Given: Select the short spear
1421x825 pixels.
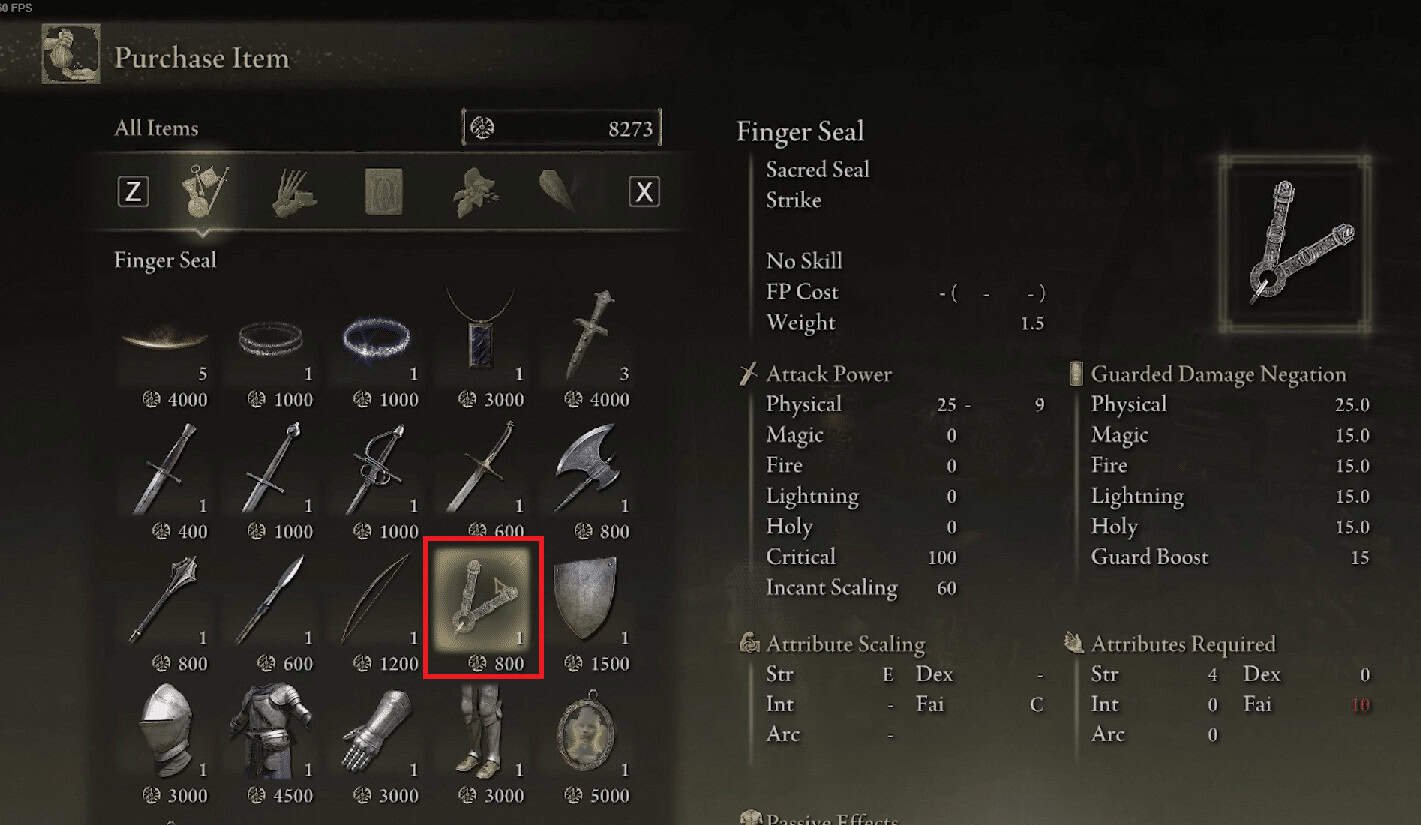Looking at the screenshot, I should point(271,600).
